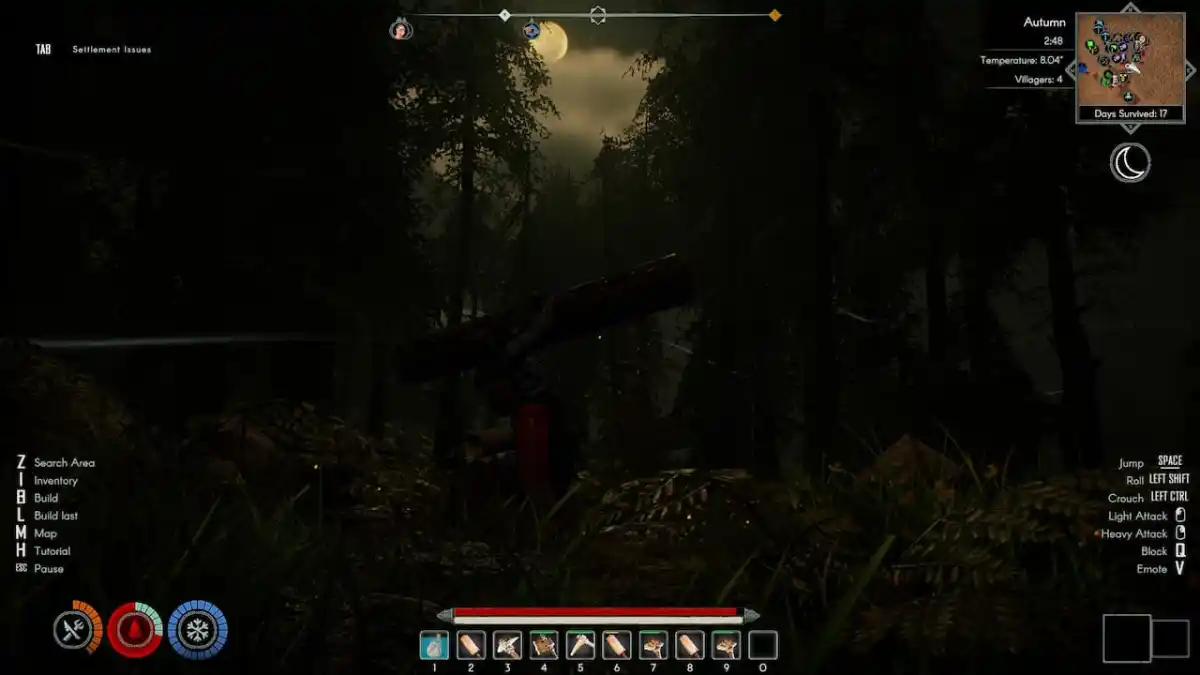Pick the item in hotbar slot 6
The height and width of the screenshot is (675, 1200).
pyautogui.click(x=617, y=645)
